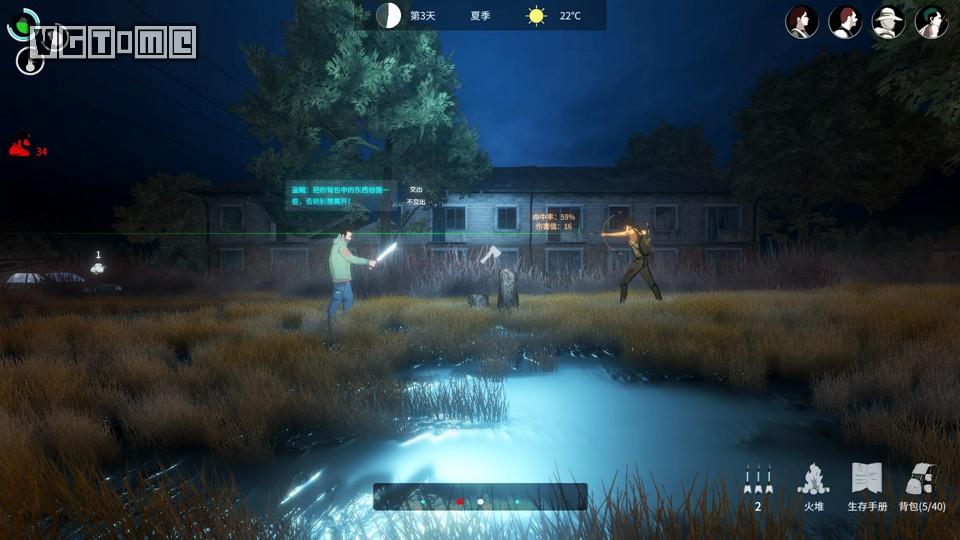The height and width of the screenshot is (540, 960).
Task: Open the 背包 backpack inventory
Action: coord(922,487)
